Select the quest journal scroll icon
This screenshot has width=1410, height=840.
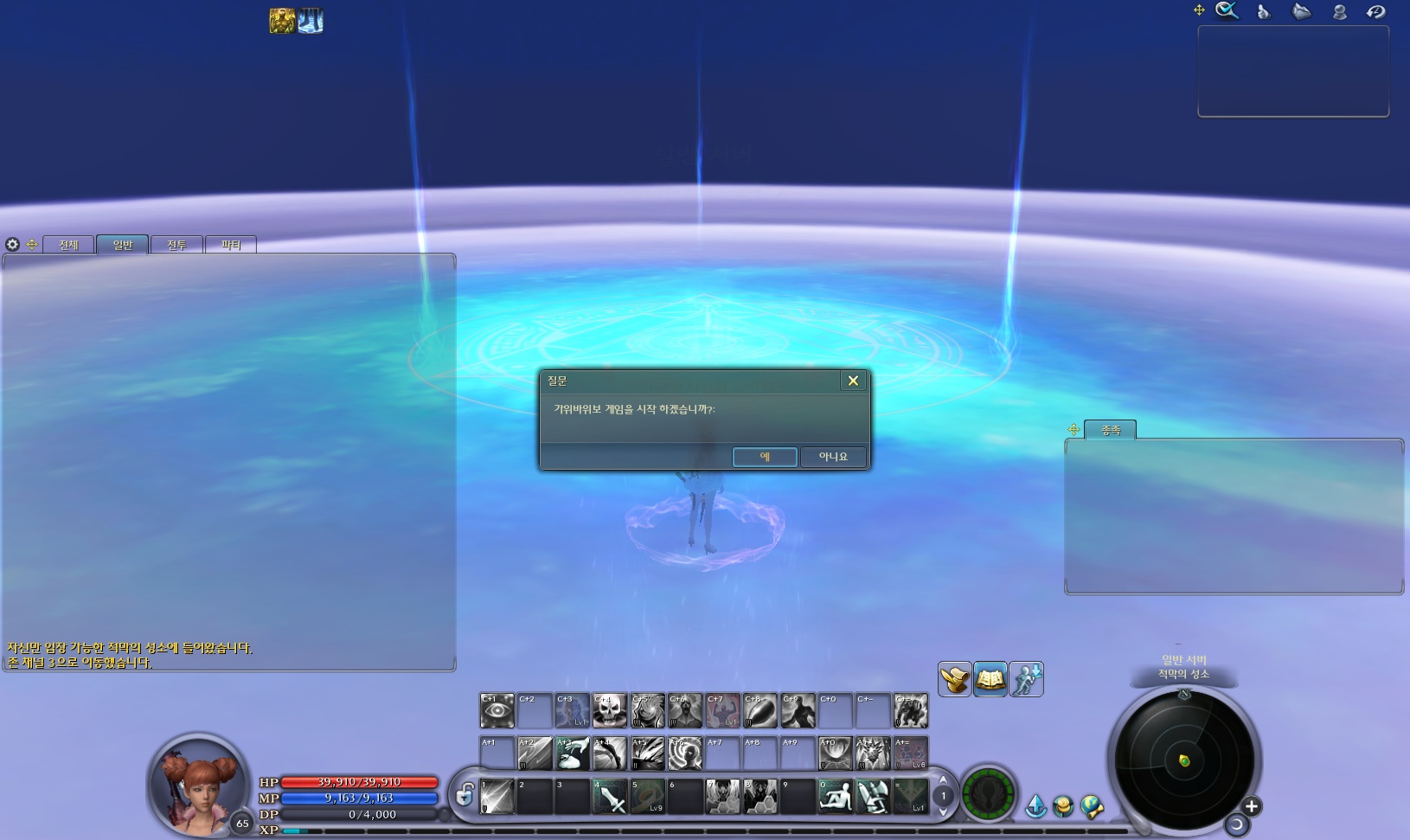click(954, 679)
